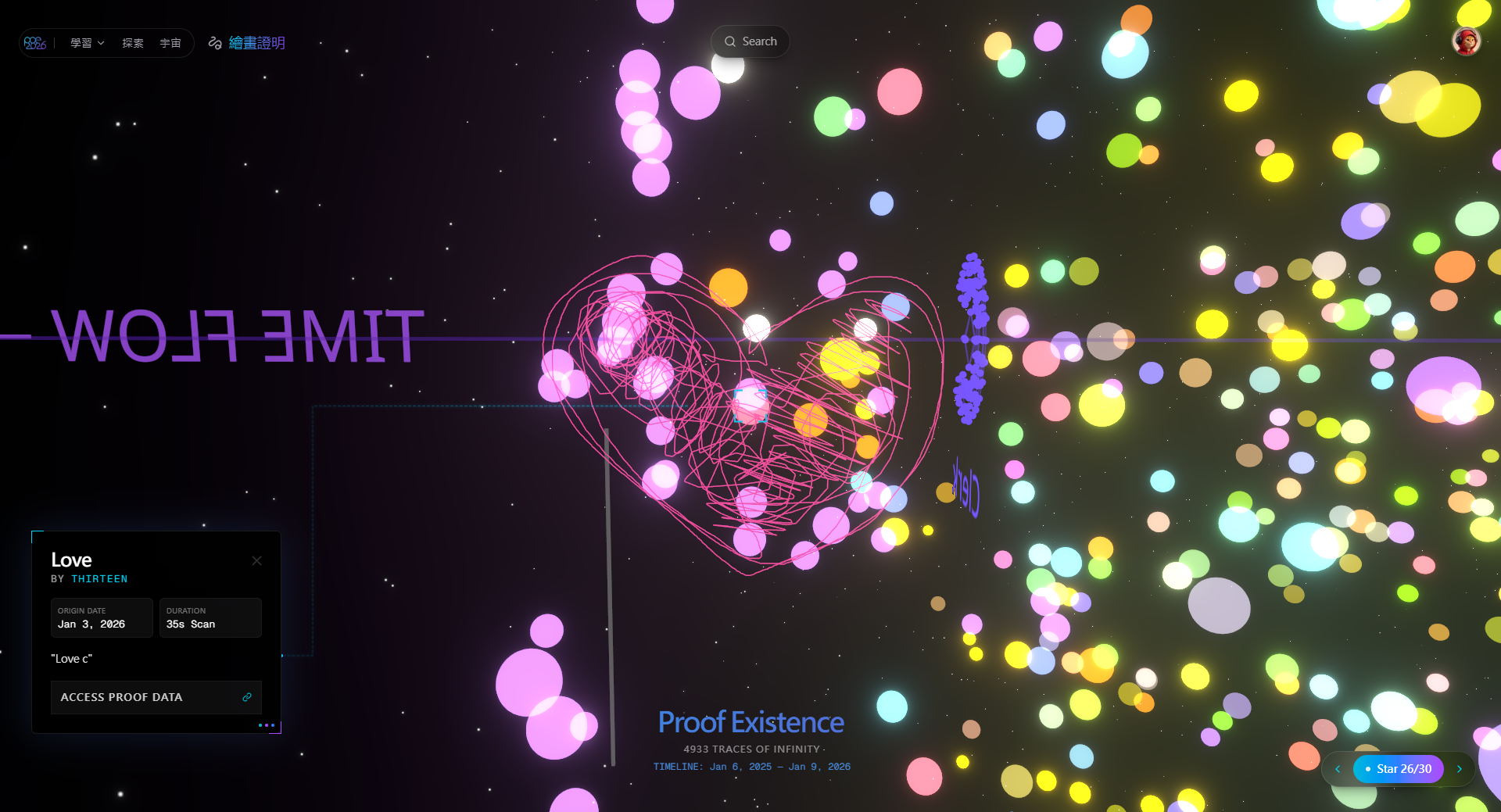Viewport: 1501px width, 812px height.
Task: Click the cyan selection frame on the heart drawing
Action: click(750, 404)
